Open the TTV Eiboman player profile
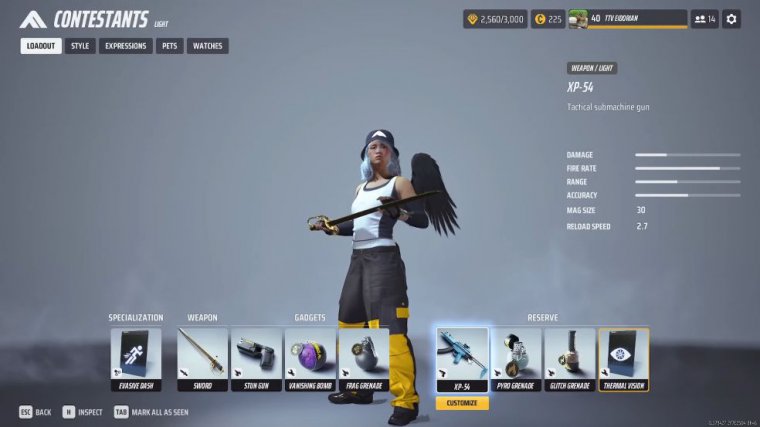 click(x=627, y=19)
